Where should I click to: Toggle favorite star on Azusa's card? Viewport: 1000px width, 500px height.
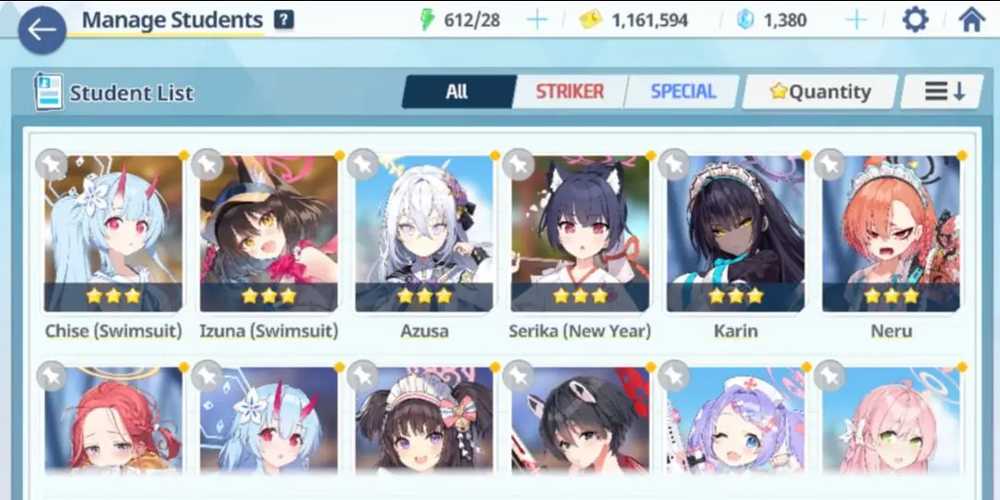pos(362,164)
